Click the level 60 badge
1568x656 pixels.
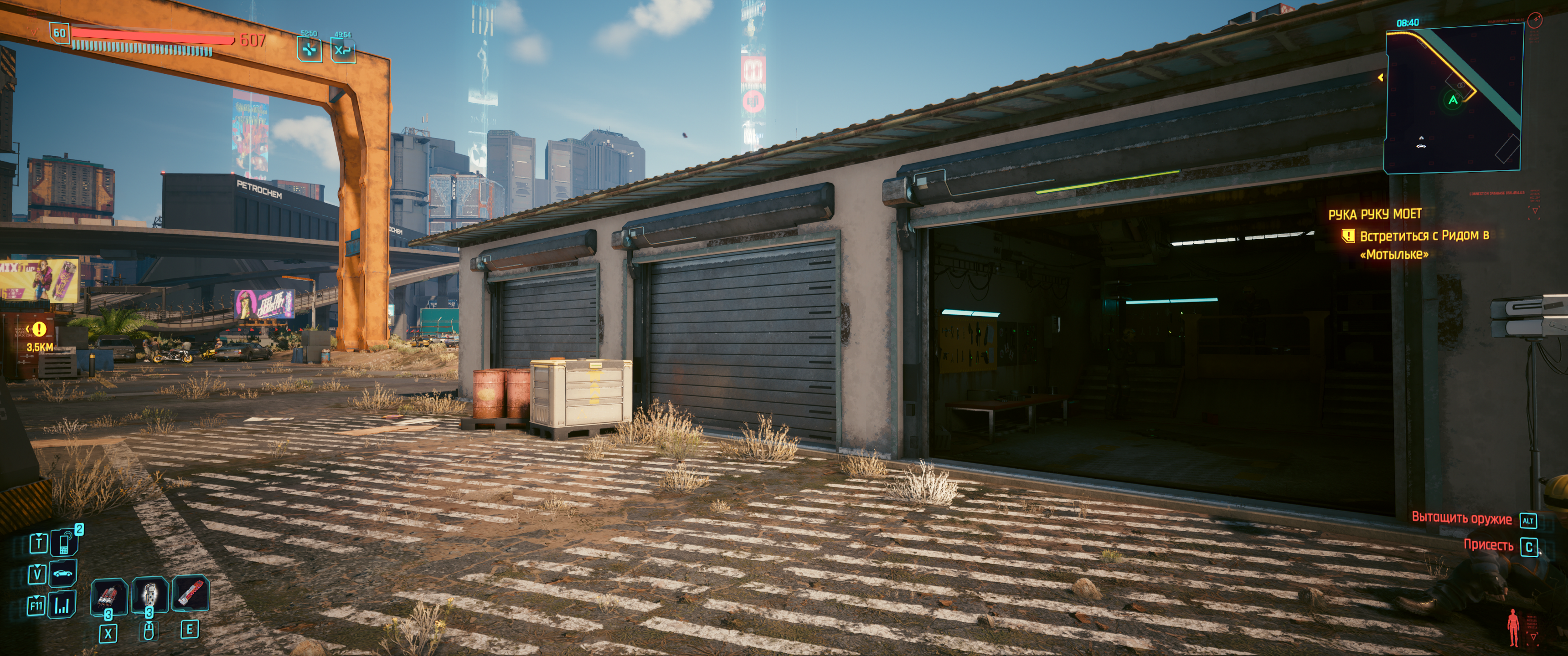pos(60,33)
